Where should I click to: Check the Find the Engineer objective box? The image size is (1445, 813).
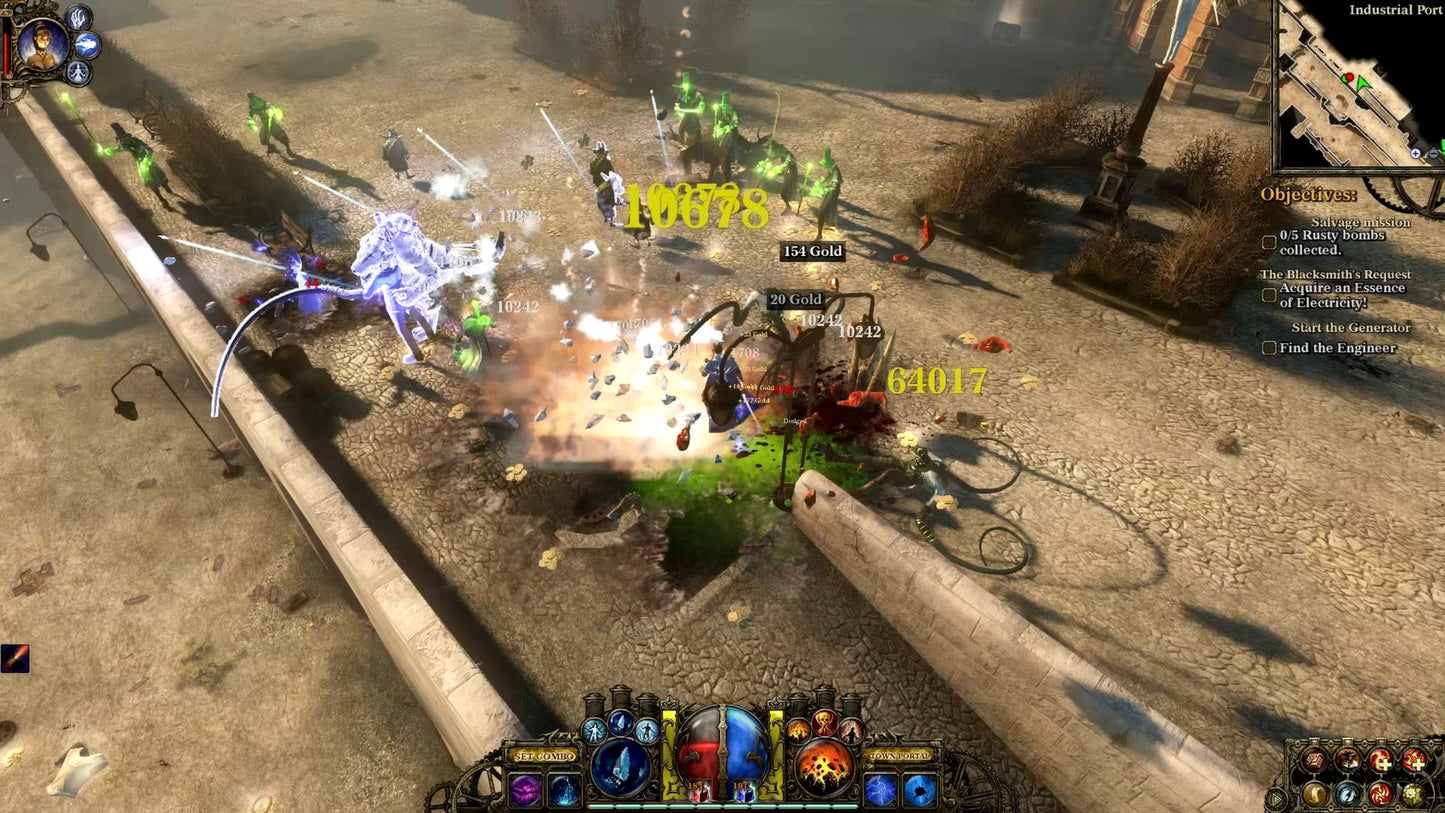1269,347
